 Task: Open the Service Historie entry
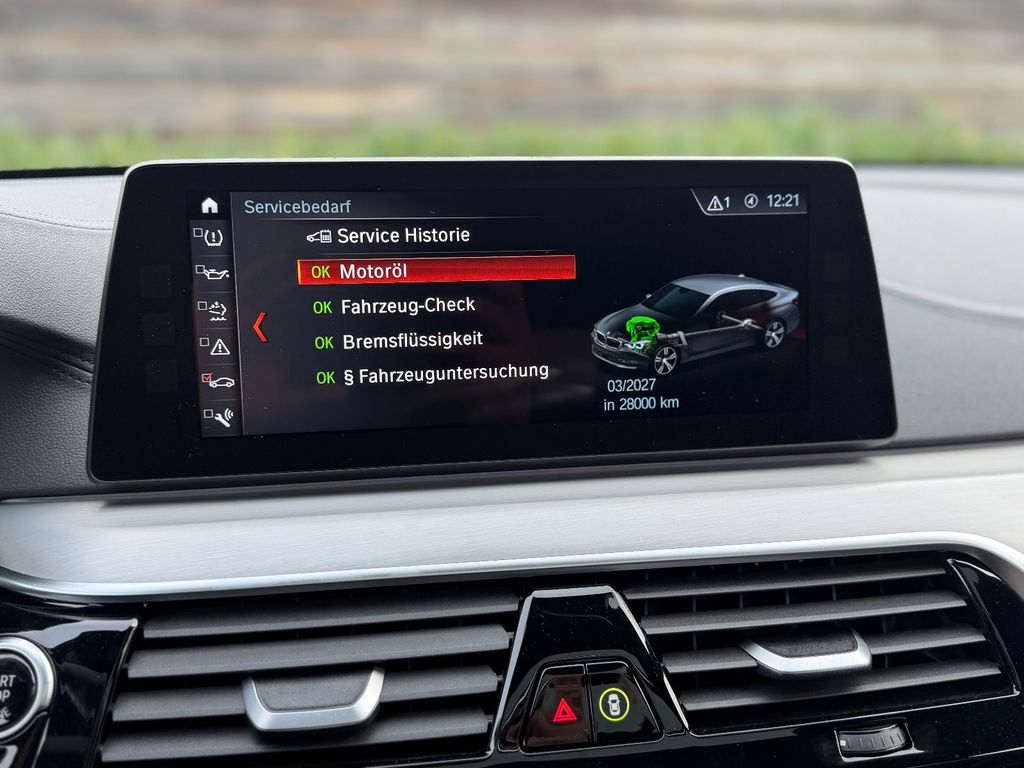(402, 236)
